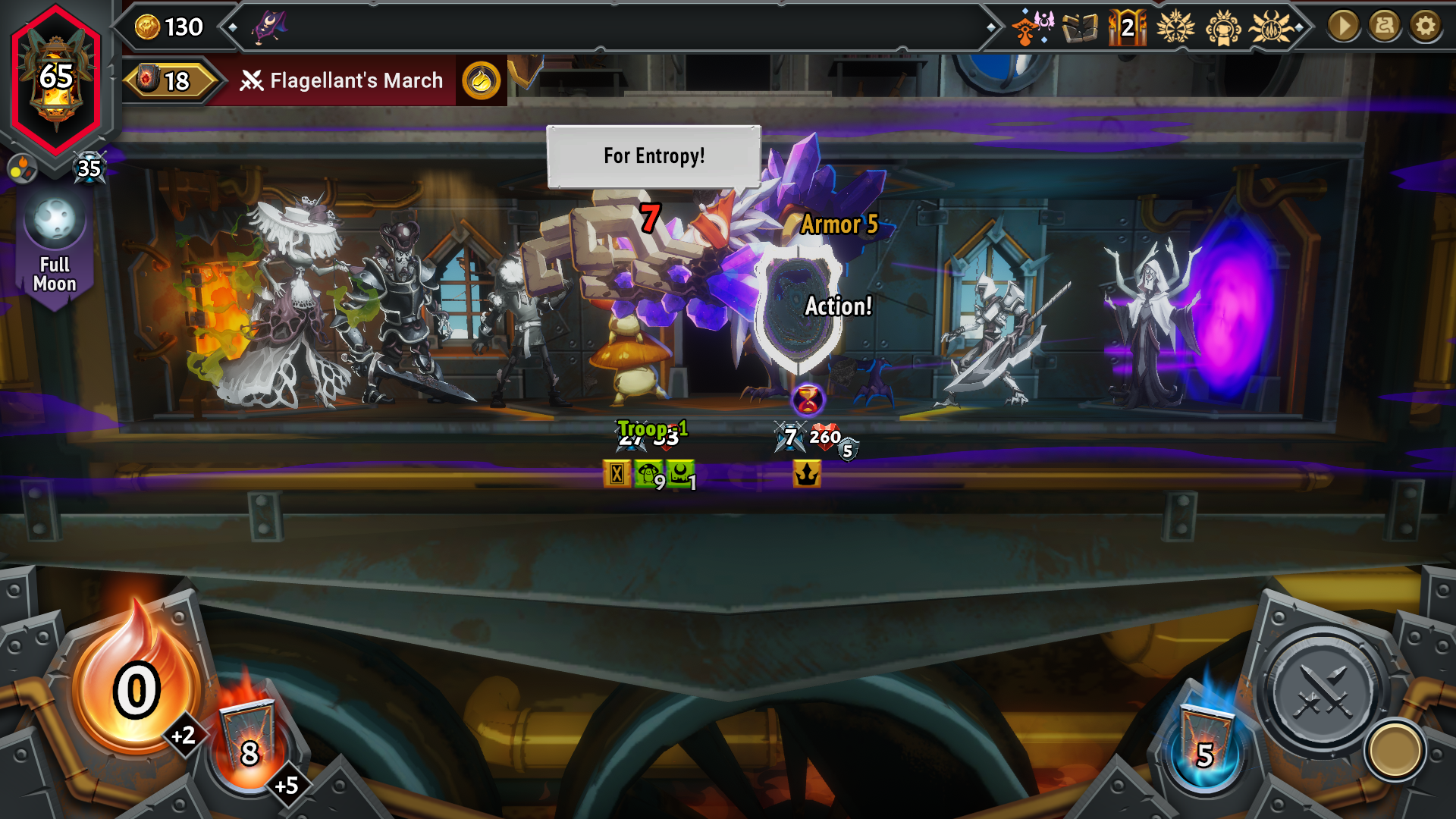Open the Flagellant's March banner

[353, 80]
